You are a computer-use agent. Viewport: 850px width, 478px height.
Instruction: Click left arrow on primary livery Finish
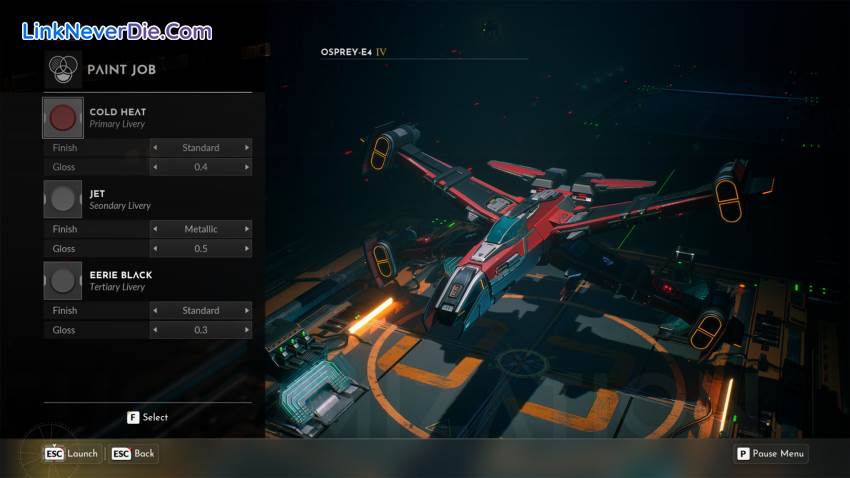point(155,148)
